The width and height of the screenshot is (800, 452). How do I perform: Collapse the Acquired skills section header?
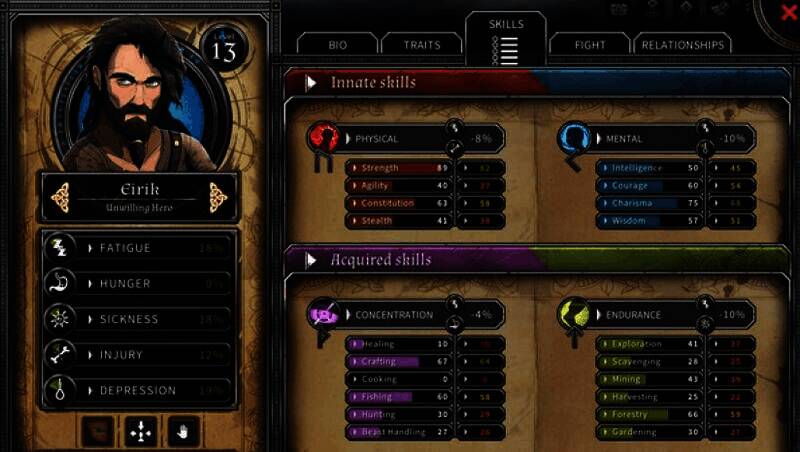pos(313,260)
